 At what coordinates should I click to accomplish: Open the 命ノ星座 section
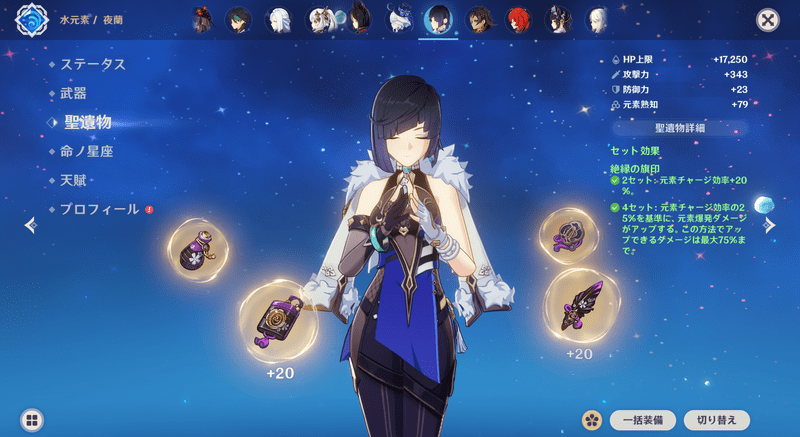click(x=87, y=151)
